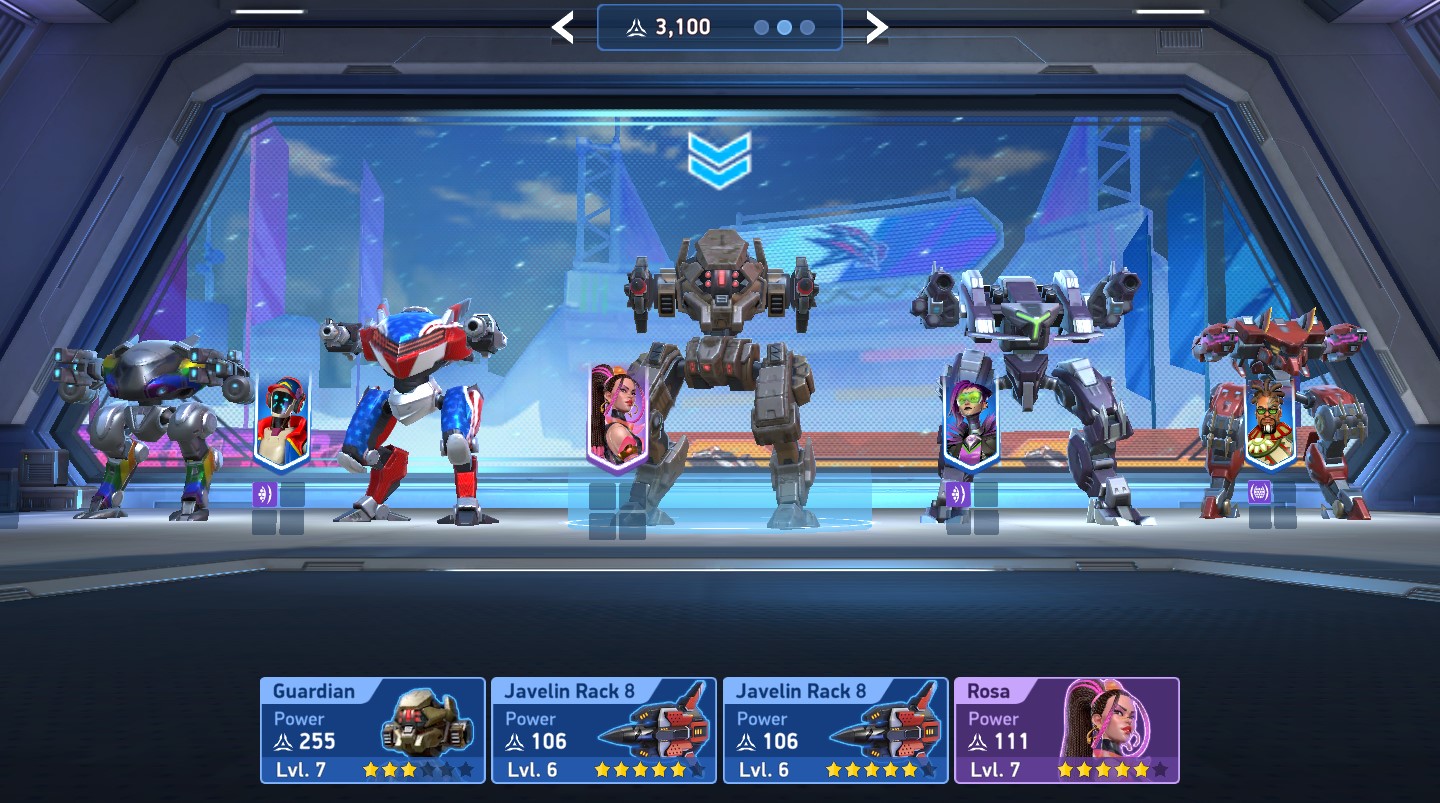This screenshot has width=1440, height=803.
Task: Pick the green-visor pilot portrait banner
Action: (x=970, y=422)
